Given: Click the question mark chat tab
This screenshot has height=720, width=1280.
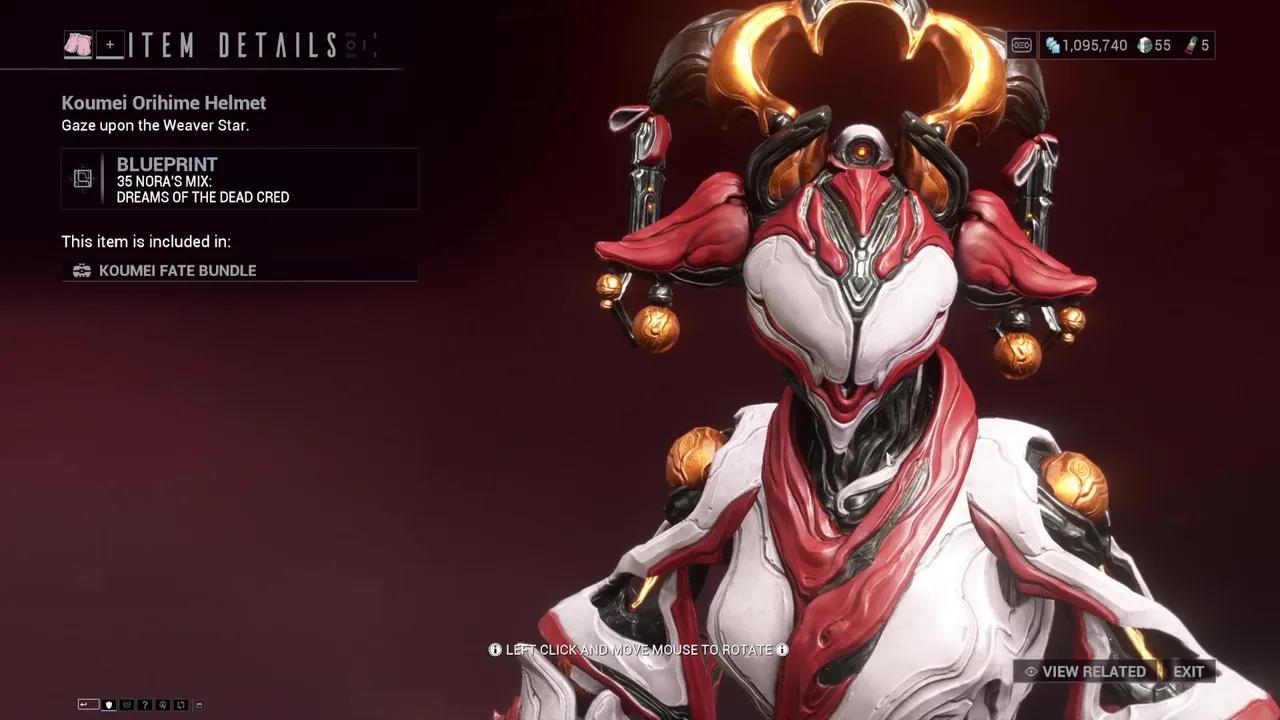Looking at the screenshot, I should (145, 705).
